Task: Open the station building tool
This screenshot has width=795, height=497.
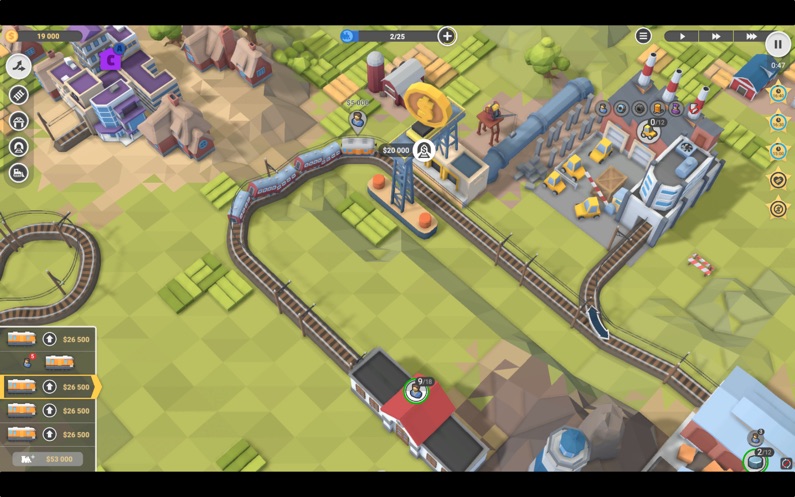Action: (x=18, y=121)
